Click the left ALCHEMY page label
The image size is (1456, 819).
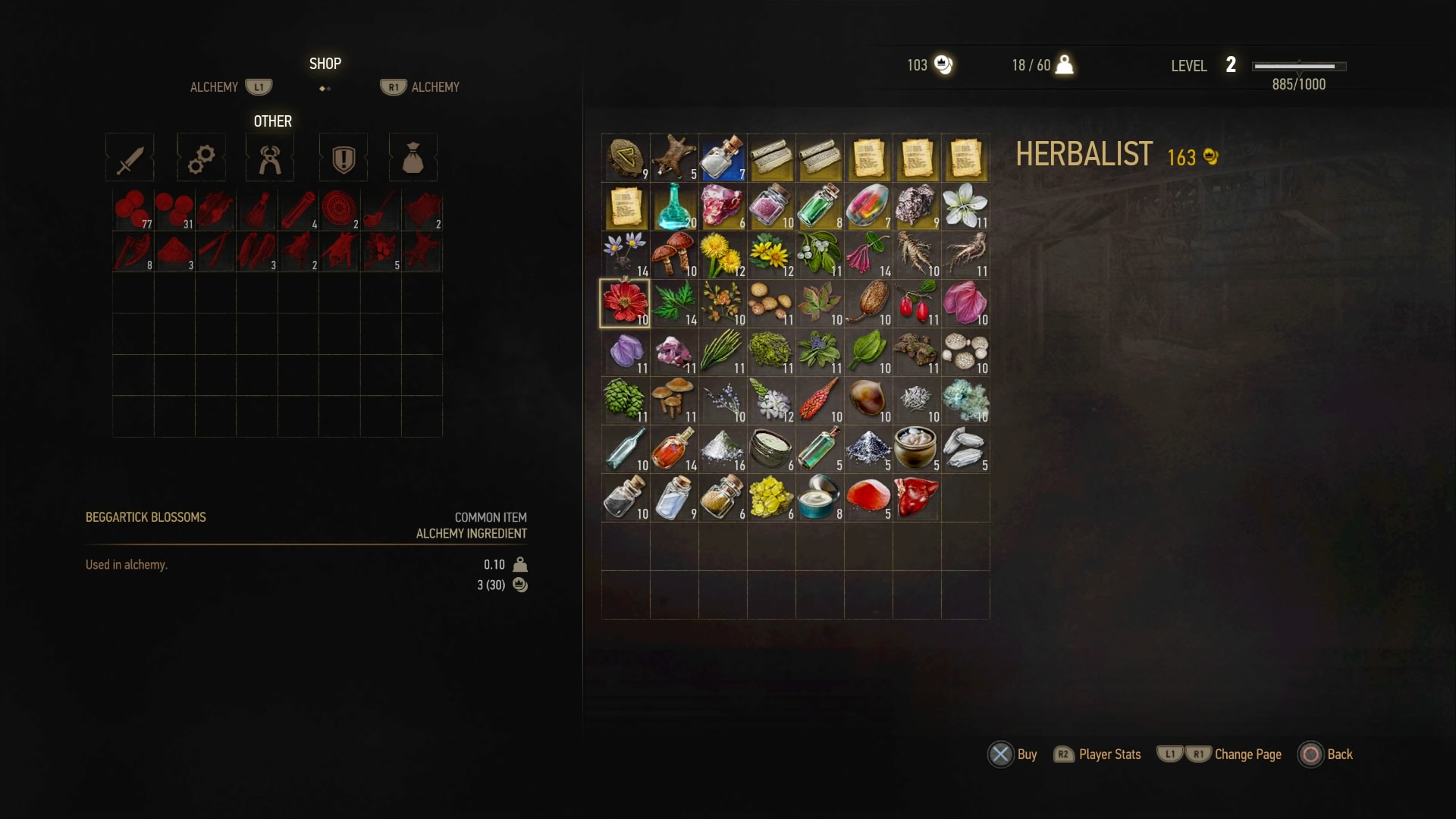coord(215,86)
